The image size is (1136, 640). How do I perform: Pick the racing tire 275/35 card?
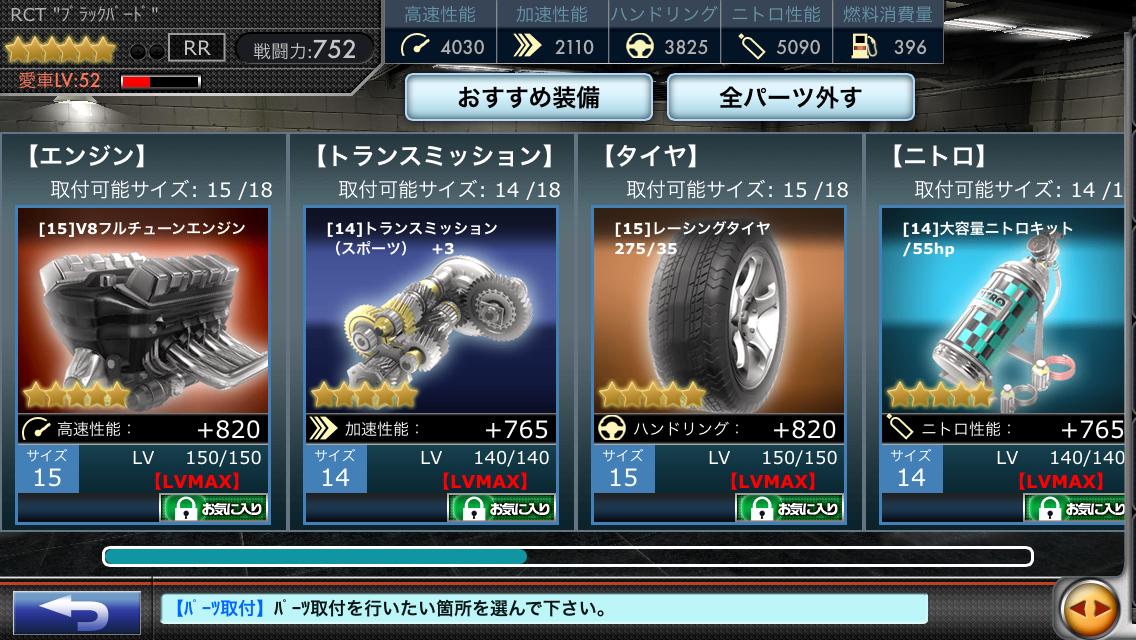tap(719, 310)
